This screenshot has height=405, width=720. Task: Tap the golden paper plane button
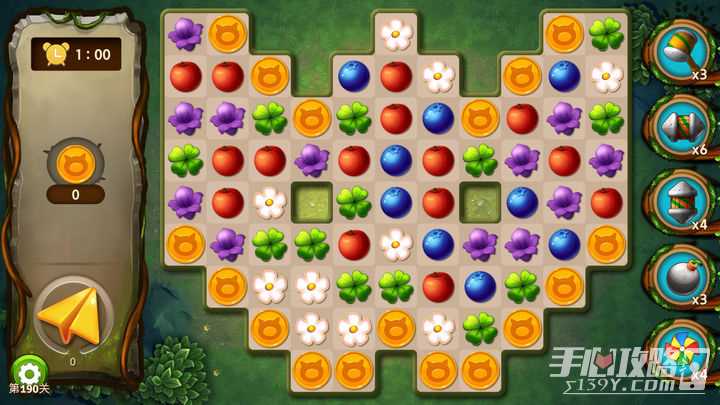coord(70,315)
